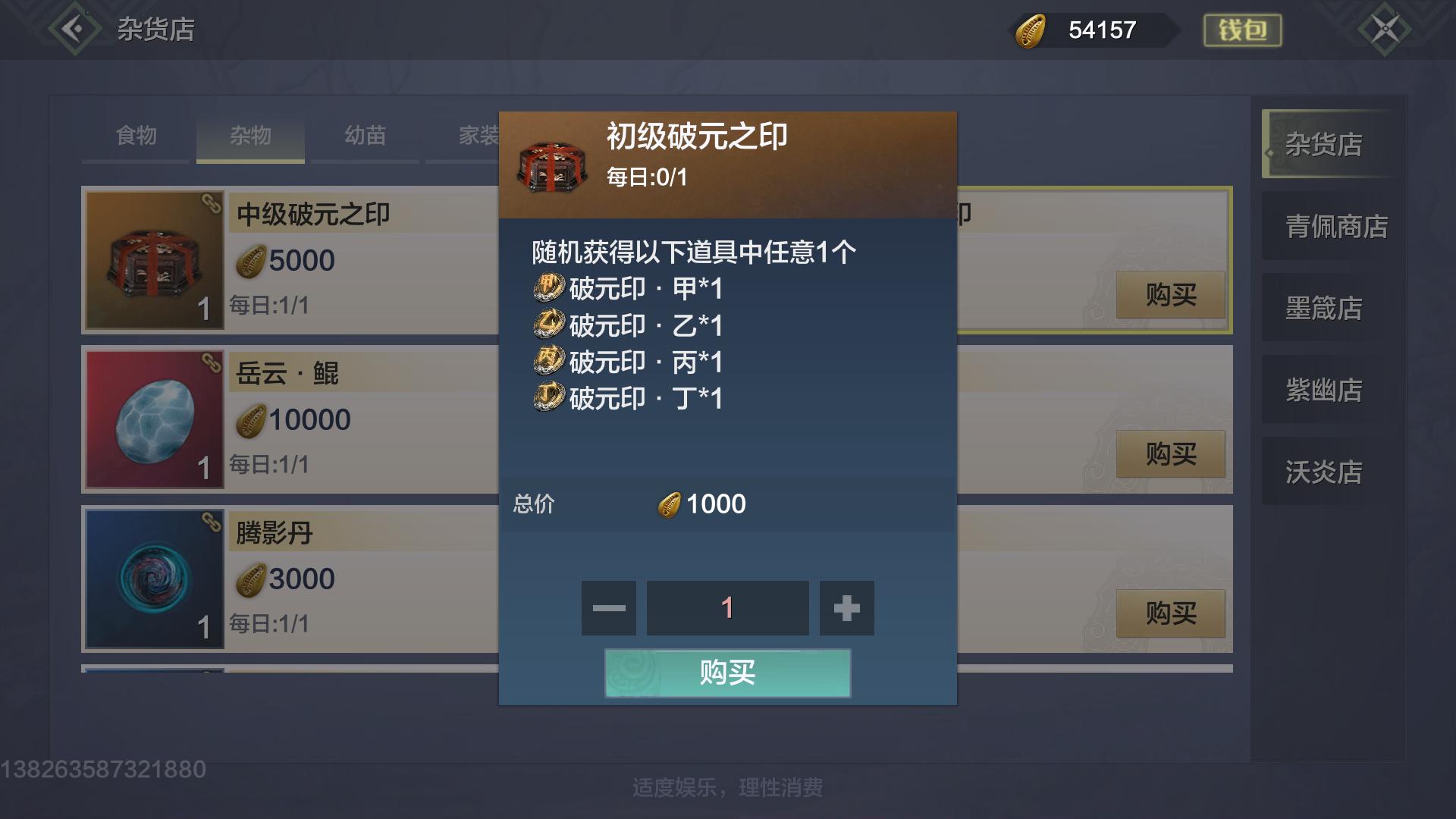Open the wallet via the coin icon
Viewport: 1456px width, 819px height.
click(x=1031, y=30)
